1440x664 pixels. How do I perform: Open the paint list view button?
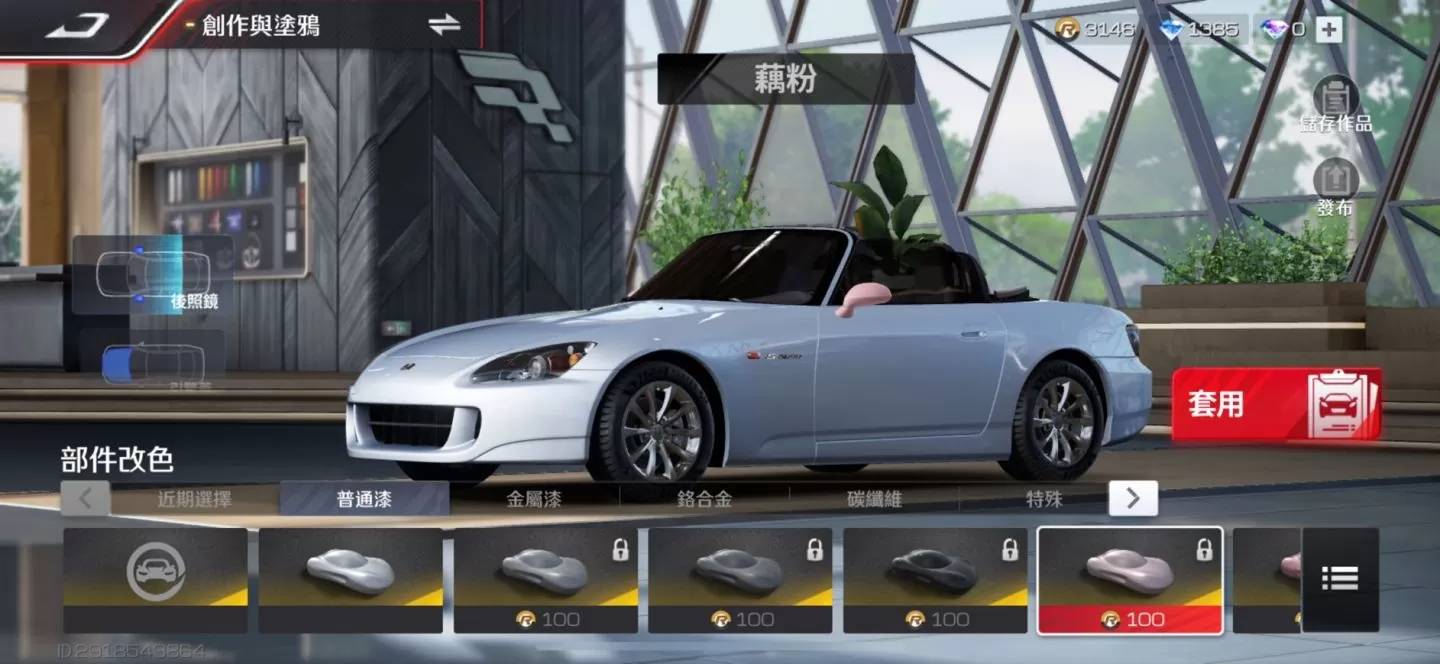click(x=1340, y=578)
